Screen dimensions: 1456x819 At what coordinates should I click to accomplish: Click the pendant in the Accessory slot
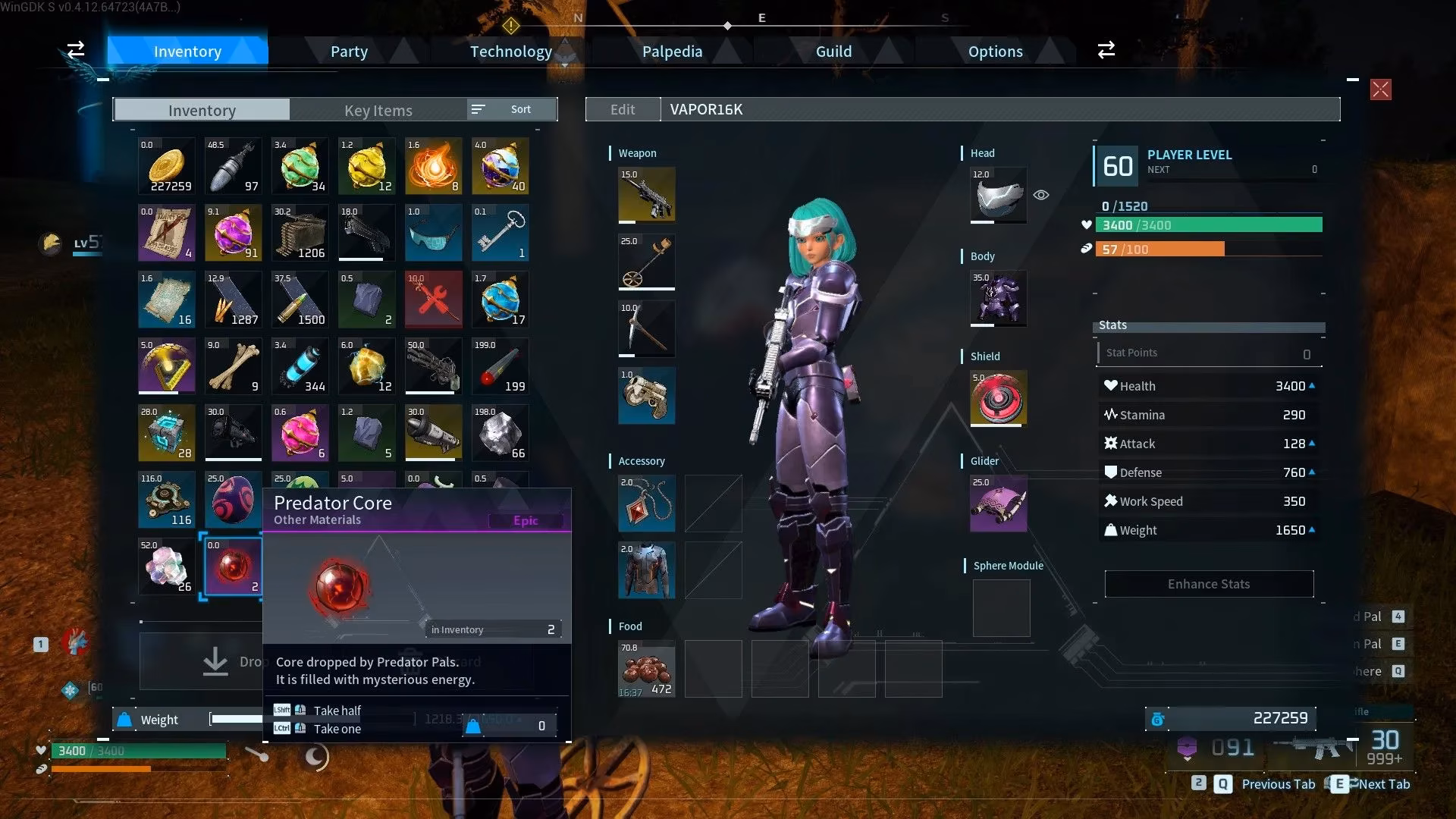646,503
